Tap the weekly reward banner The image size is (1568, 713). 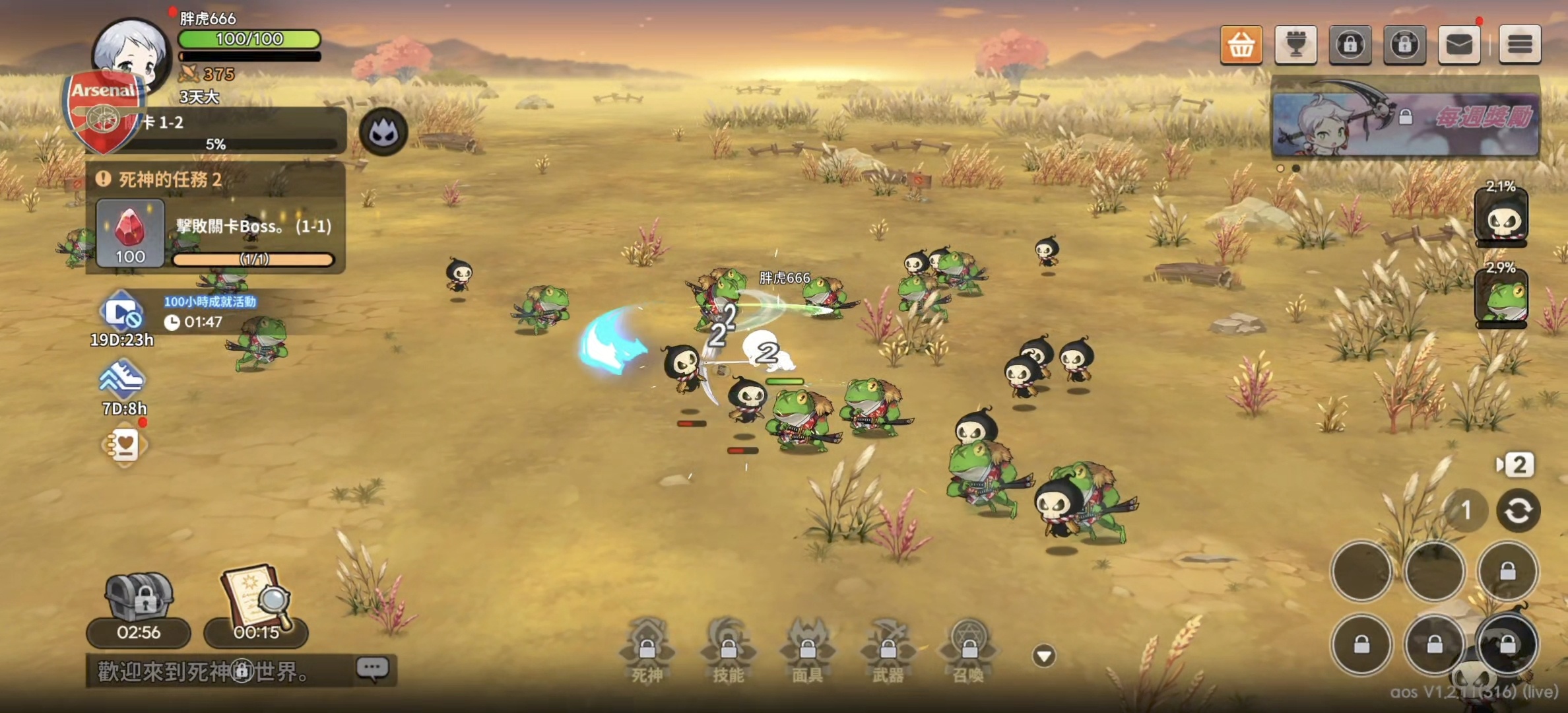[x=1406, y=119]
